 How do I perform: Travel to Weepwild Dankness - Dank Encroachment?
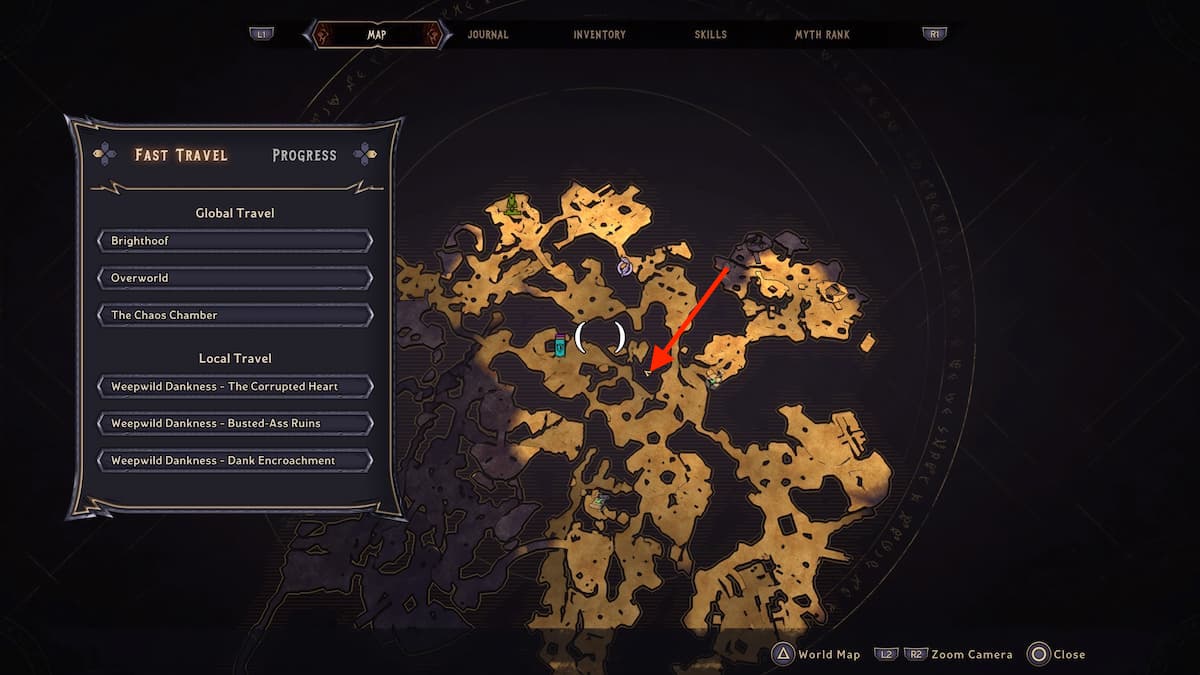pos(235,460)
